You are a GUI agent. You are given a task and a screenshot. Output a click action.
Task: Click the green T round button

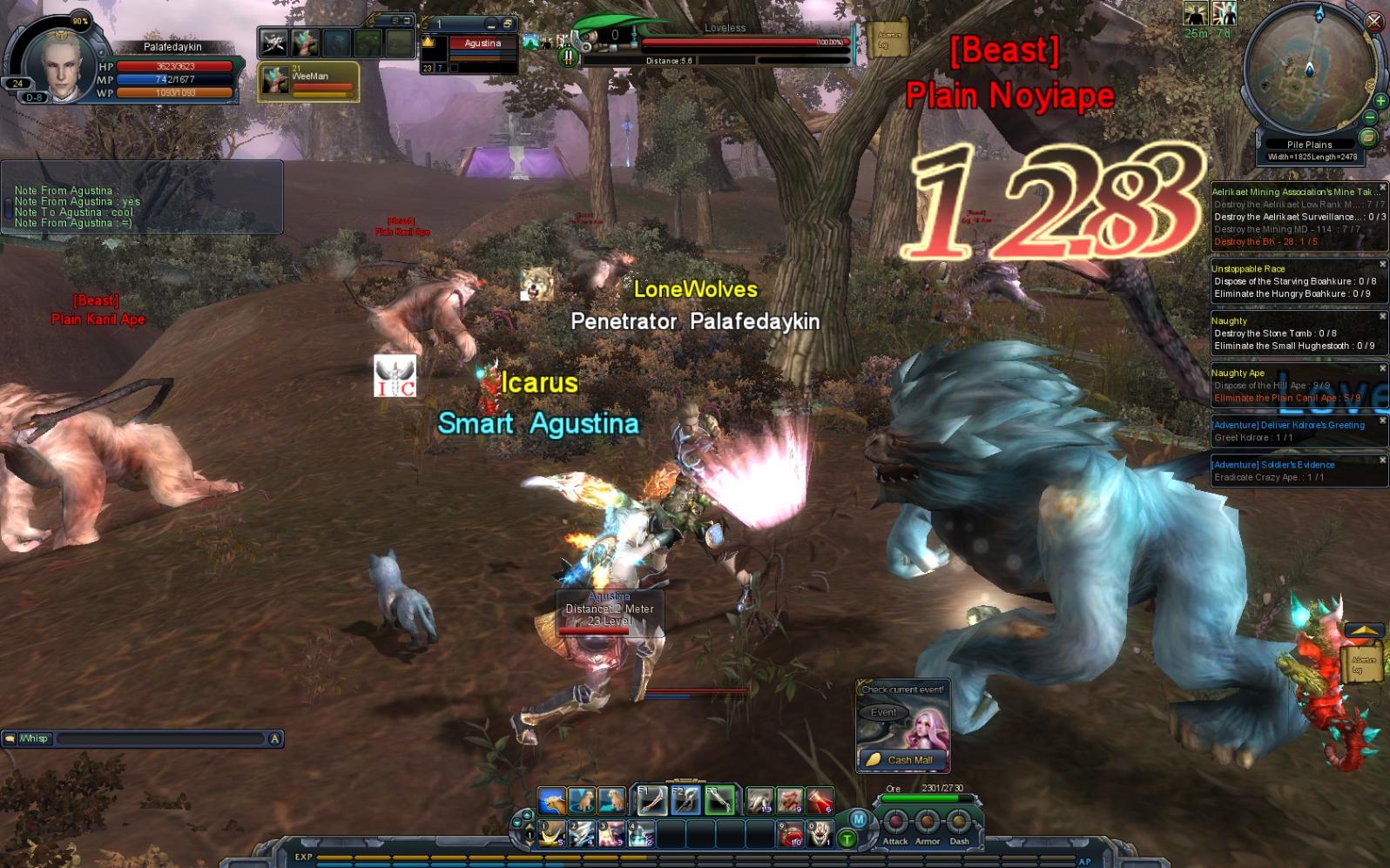847,839
